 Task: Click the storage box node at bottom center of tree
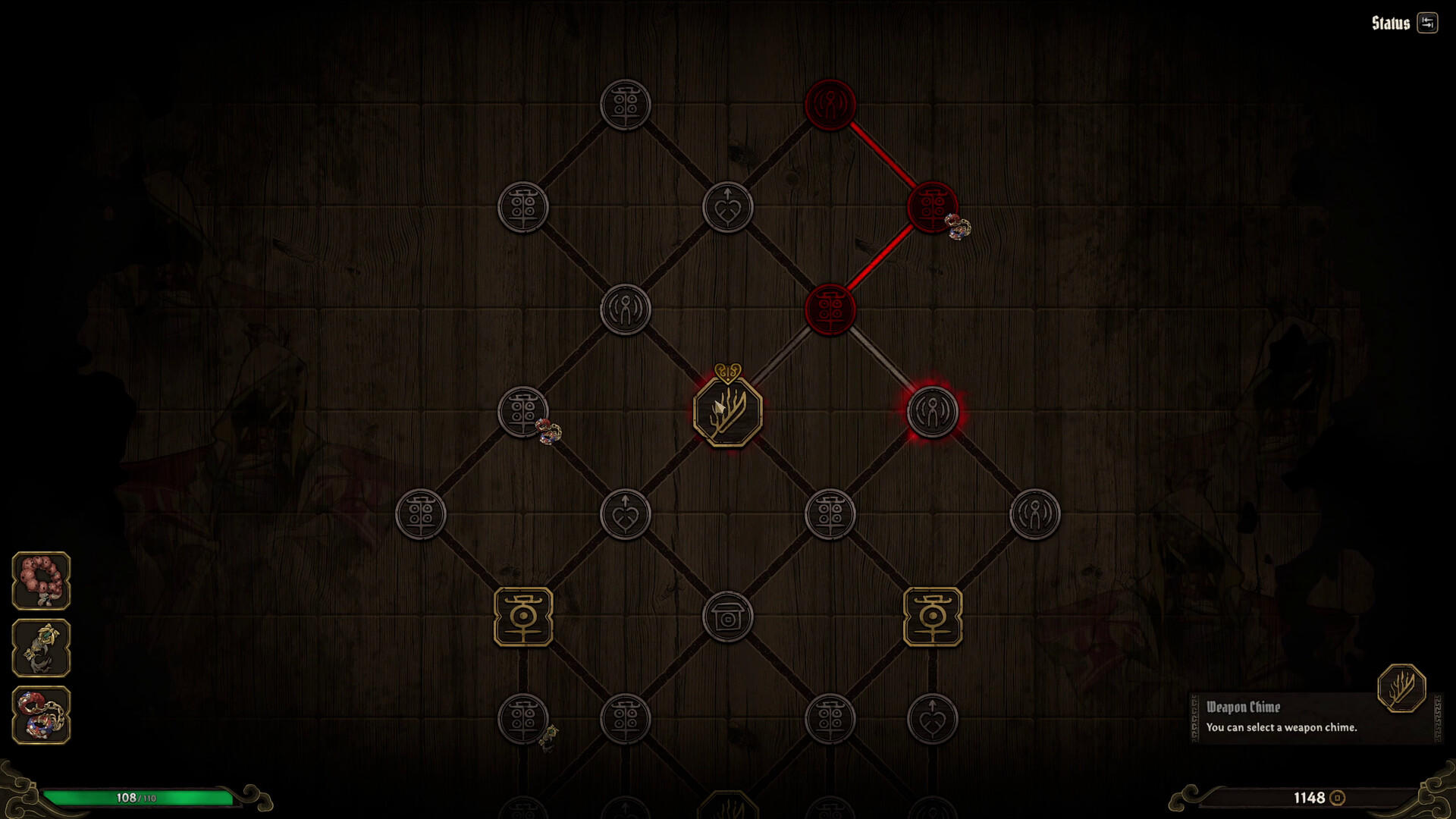pyautogui.click(x=726, y=618)
